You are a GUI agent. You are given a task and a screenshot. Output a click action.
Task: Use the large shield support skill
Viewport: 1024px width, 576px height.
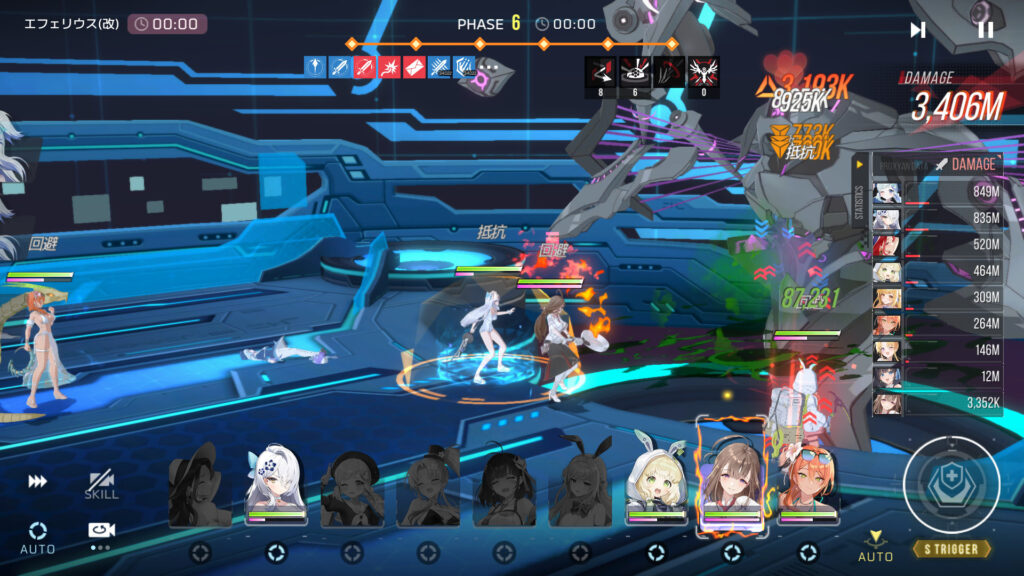pyautogui.click(x=950, y=484)
